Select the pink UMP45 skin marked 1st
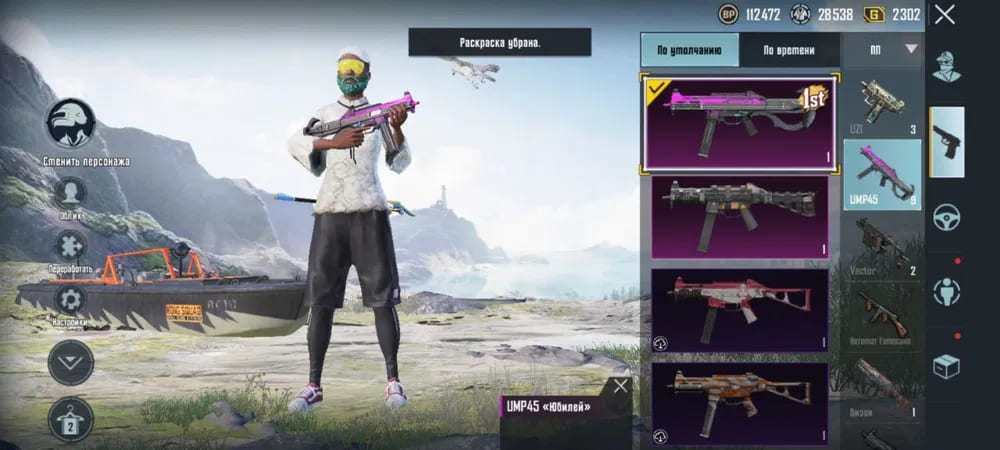The width and height of the screenshot is (1000, 450). click(740, 121)
